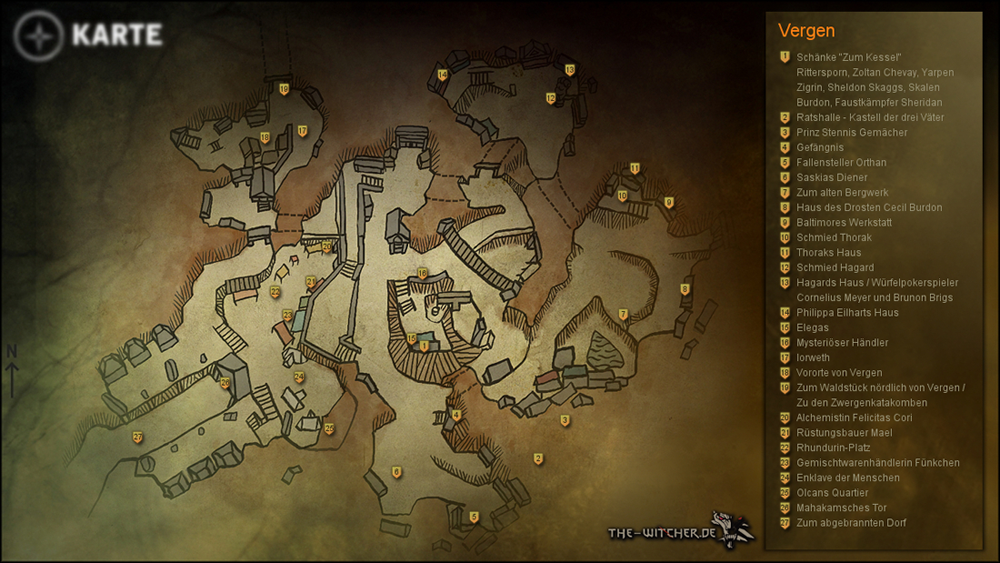The image size is (1000, 563).
Task: Select the Schänke "Zum Kessel" legend entry
Action: [x=850, y=58]
